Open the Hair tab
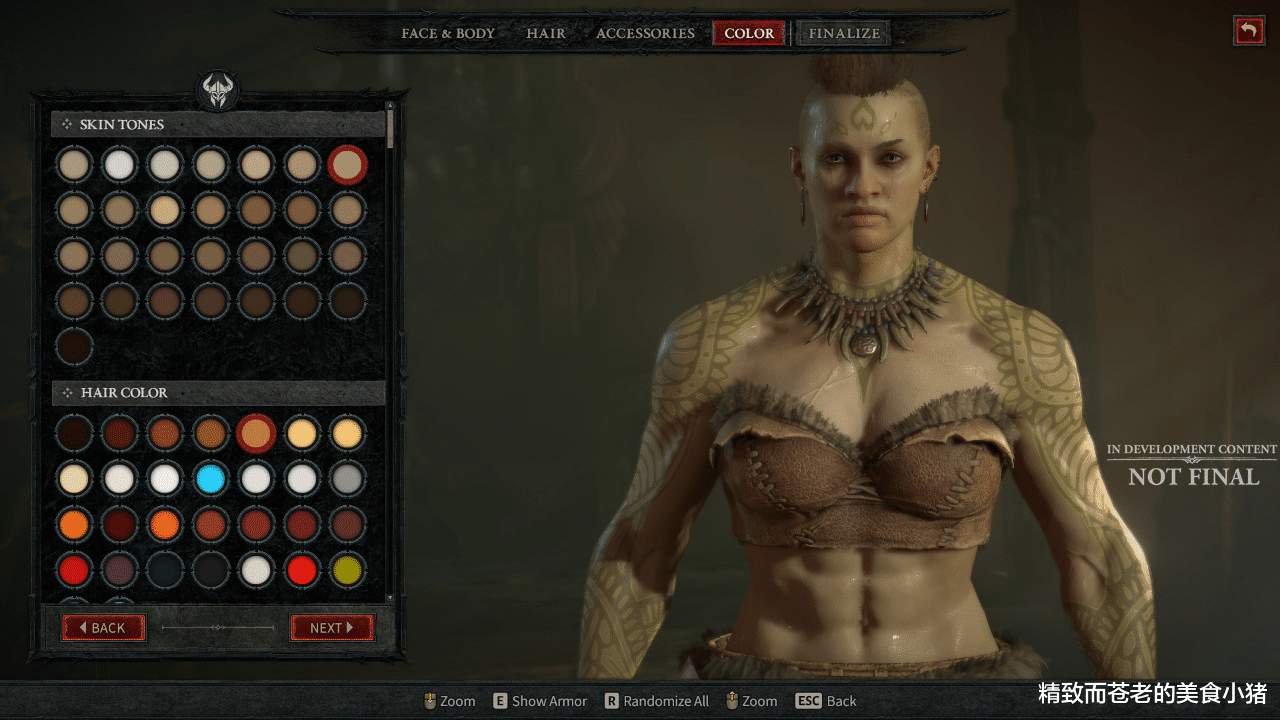This screenshot has width=1280, height=720. (546, 33)
